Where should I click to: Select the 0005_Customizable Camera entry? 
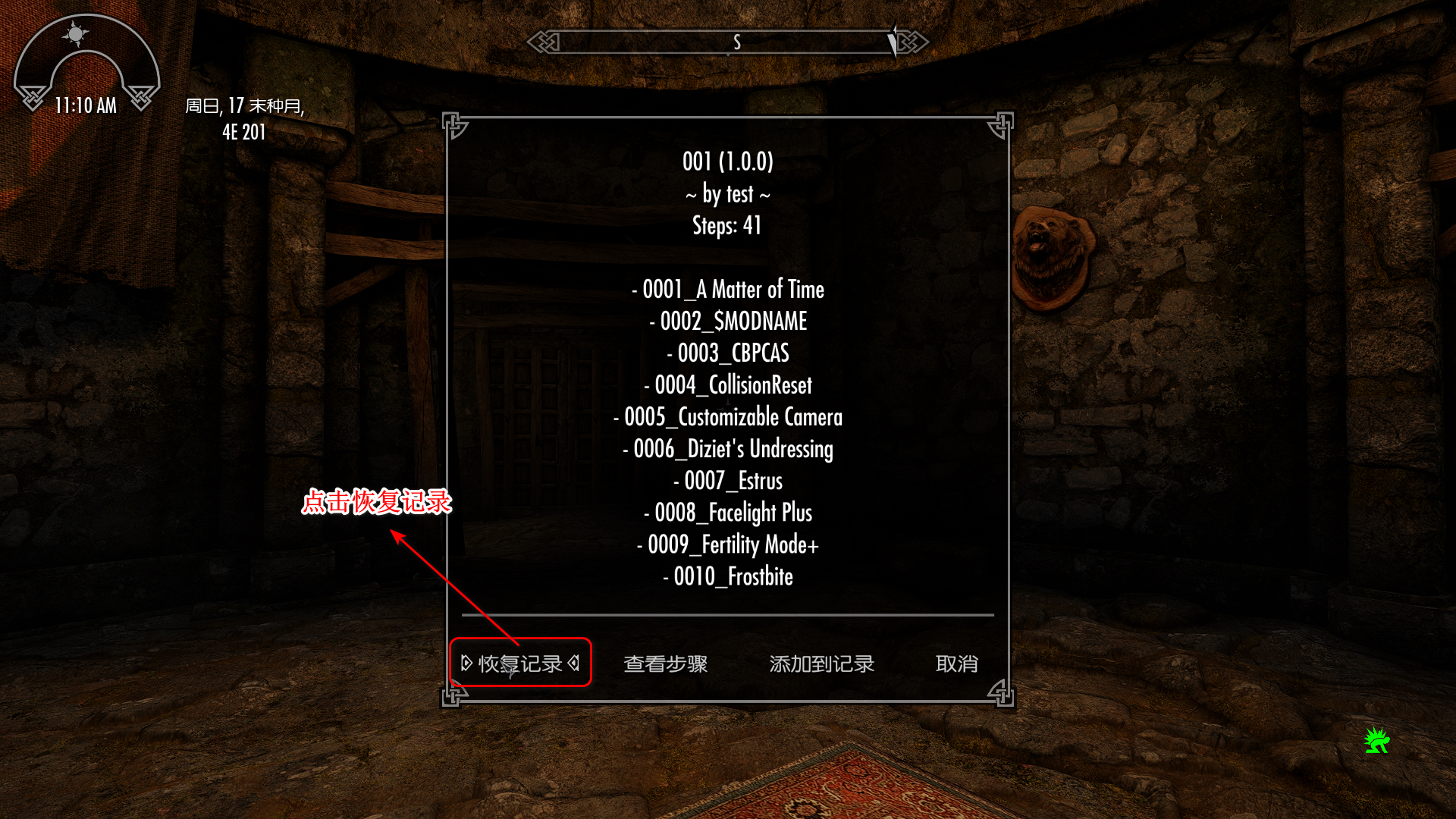(x=727, y=416)
